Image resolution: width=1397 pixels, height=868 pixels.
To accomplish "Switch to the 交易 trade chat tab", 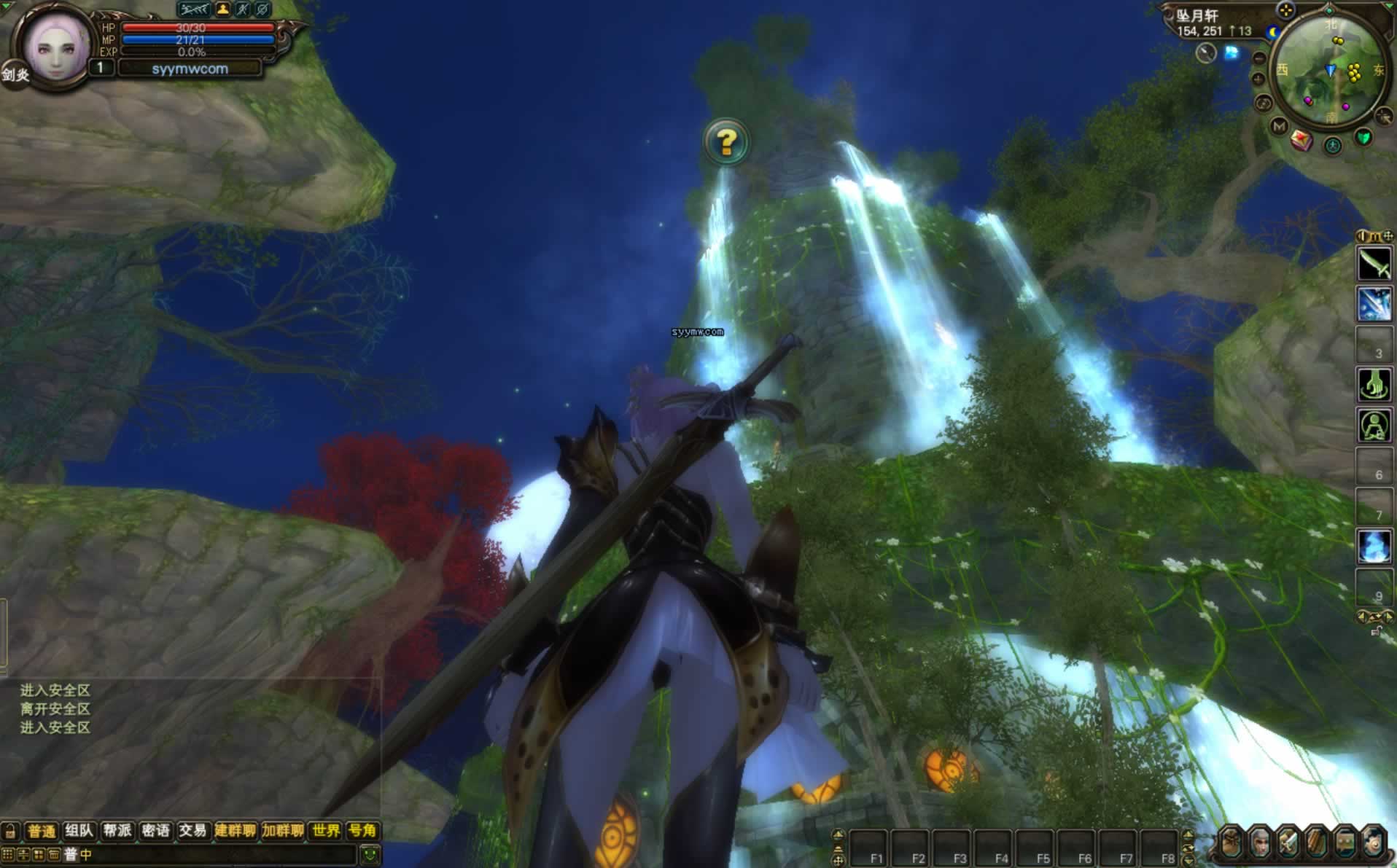I will pyautogui.click(x=192, y=831).
